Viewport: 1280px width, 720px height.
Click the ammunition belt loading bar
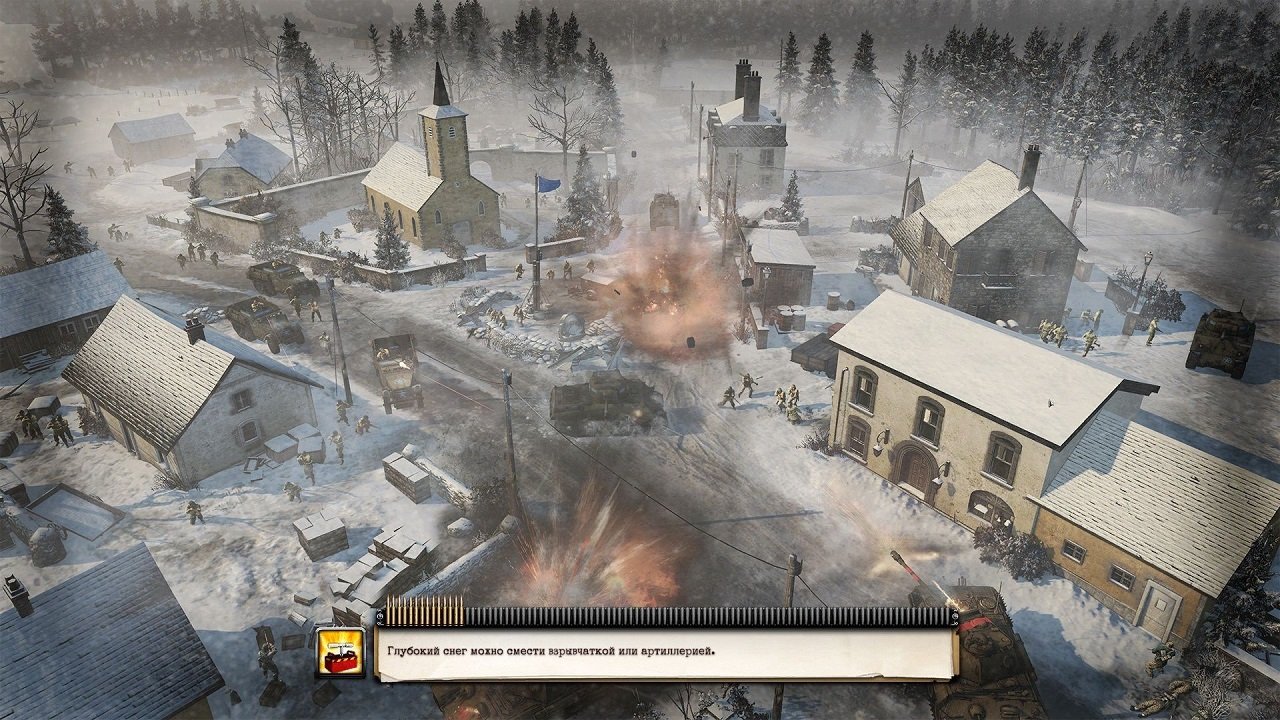pos(650,611)
